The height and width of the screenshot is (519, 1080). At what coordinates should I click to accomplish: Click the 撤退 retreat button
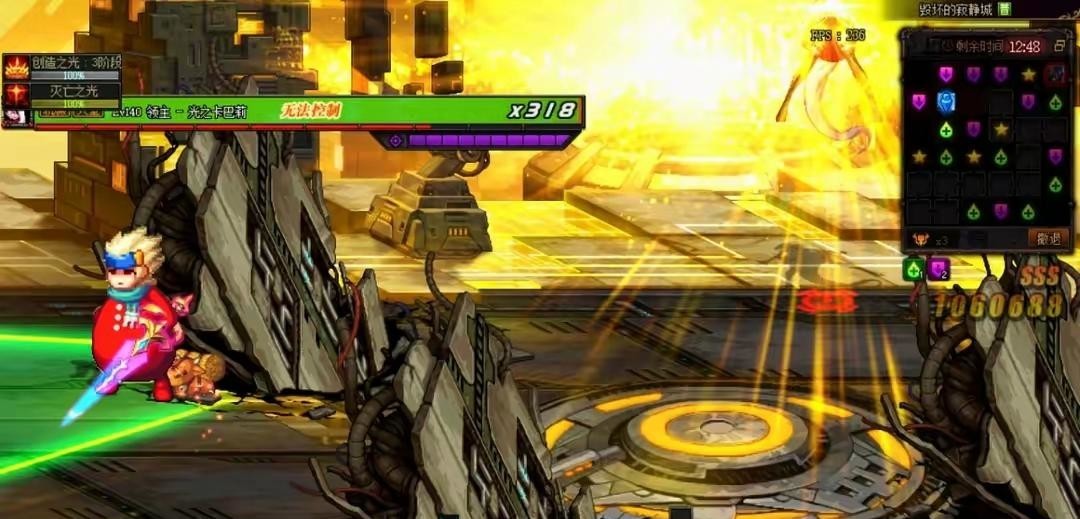click(1048, 238)
